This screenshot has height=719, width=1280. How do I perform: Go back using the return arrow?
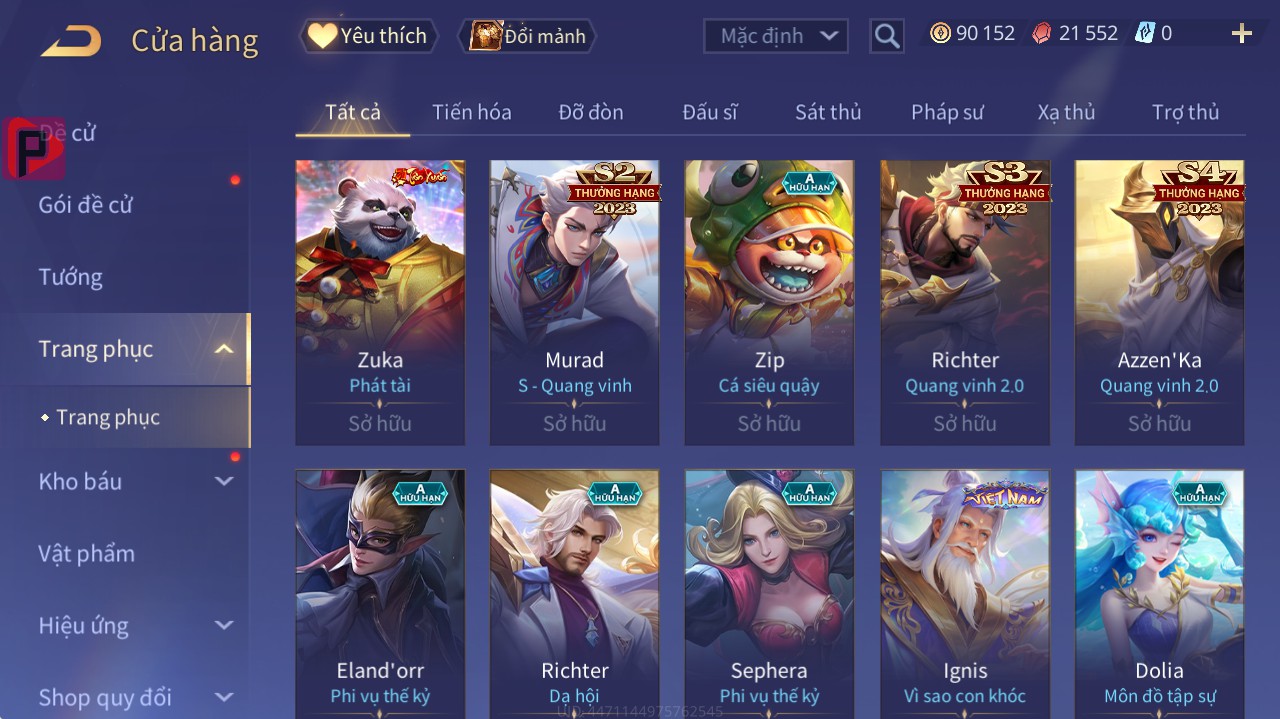click(x=71, y=41)
